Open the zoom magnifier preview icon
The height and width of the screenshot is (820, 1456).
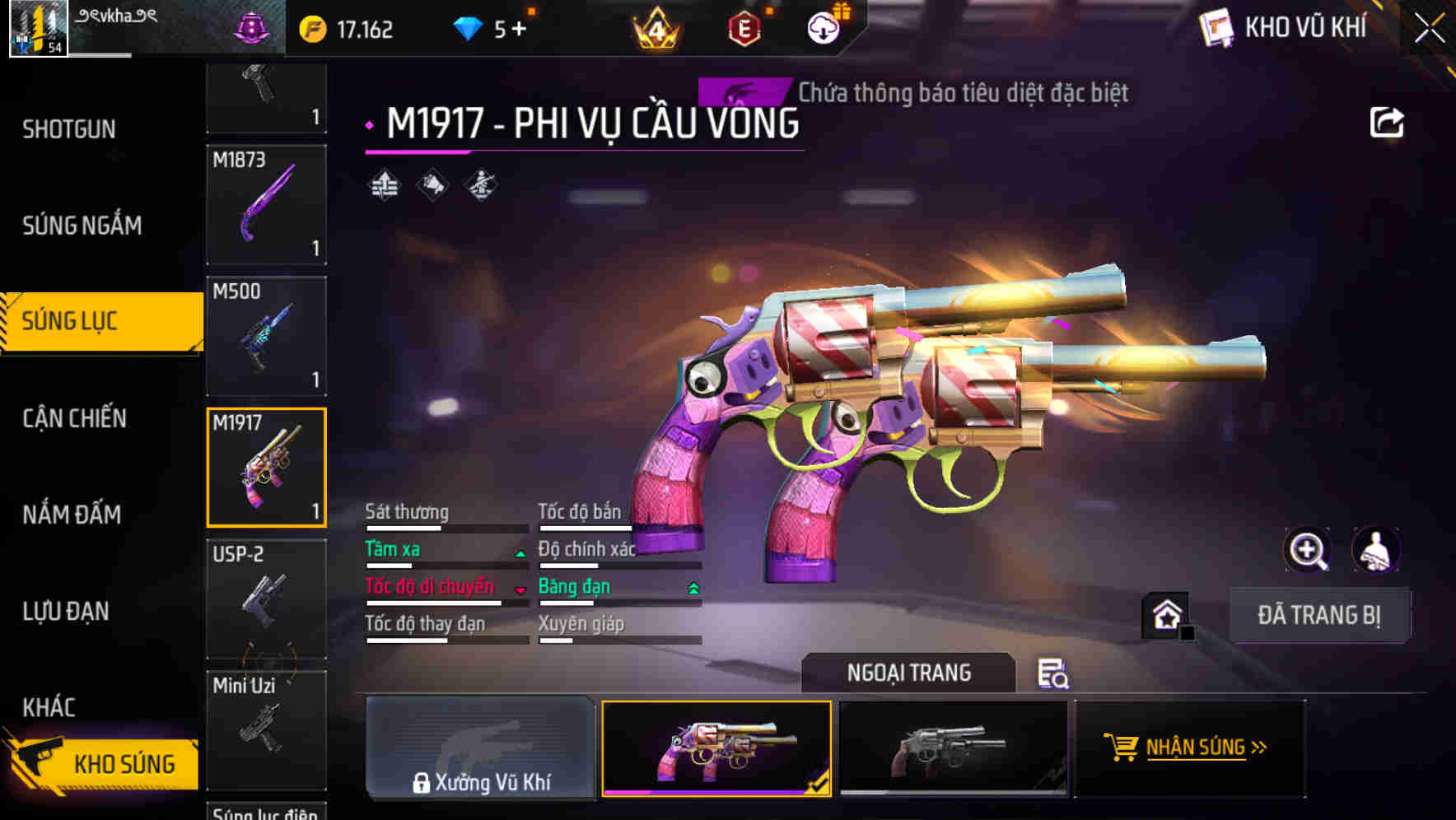pyautogui.click(x=1306, y=550)
